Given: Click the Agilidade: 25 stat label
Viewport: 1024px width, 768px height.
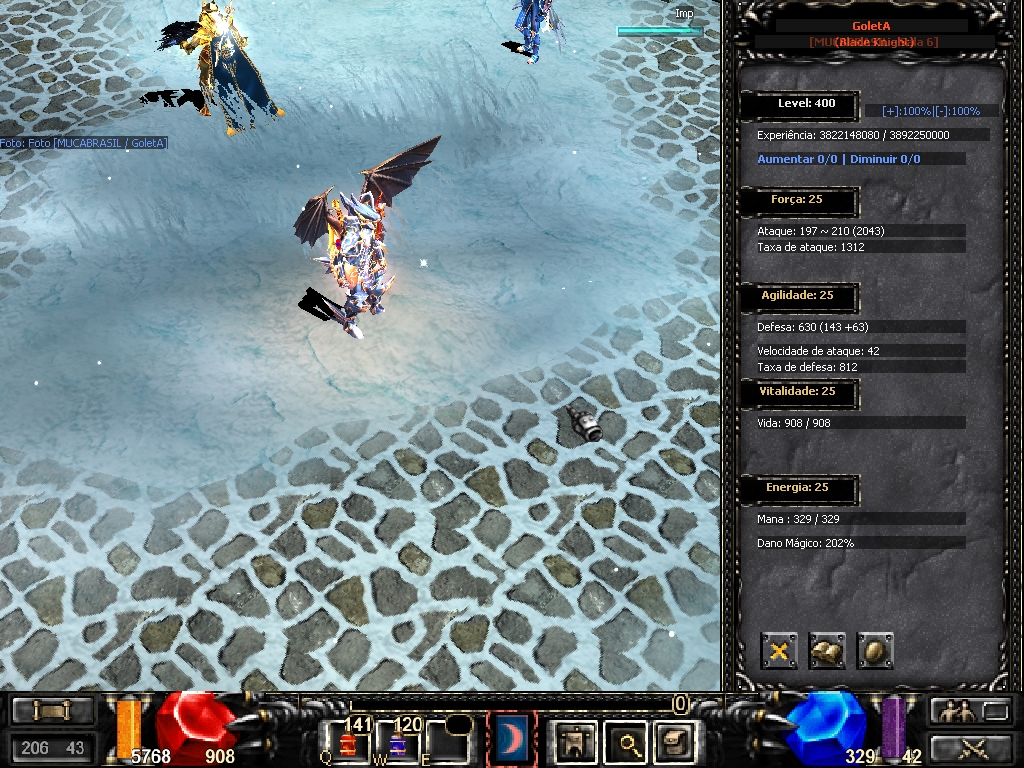Looking at the screenshot, I should [797, 296].
